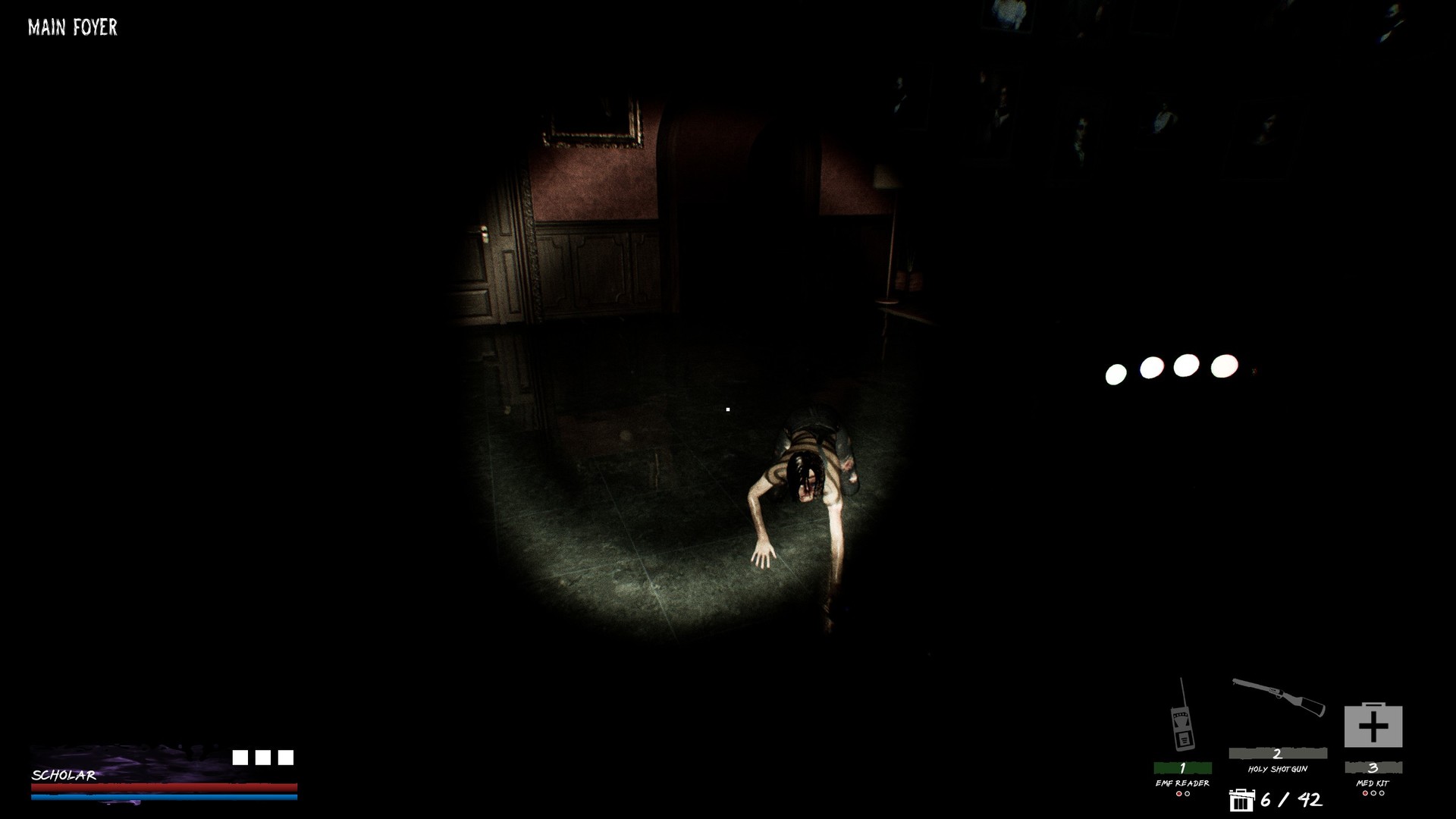This screenshot has height=819, width=1456.
Task: Expand the gray slot 2 bar
Action: (1277, 753)
